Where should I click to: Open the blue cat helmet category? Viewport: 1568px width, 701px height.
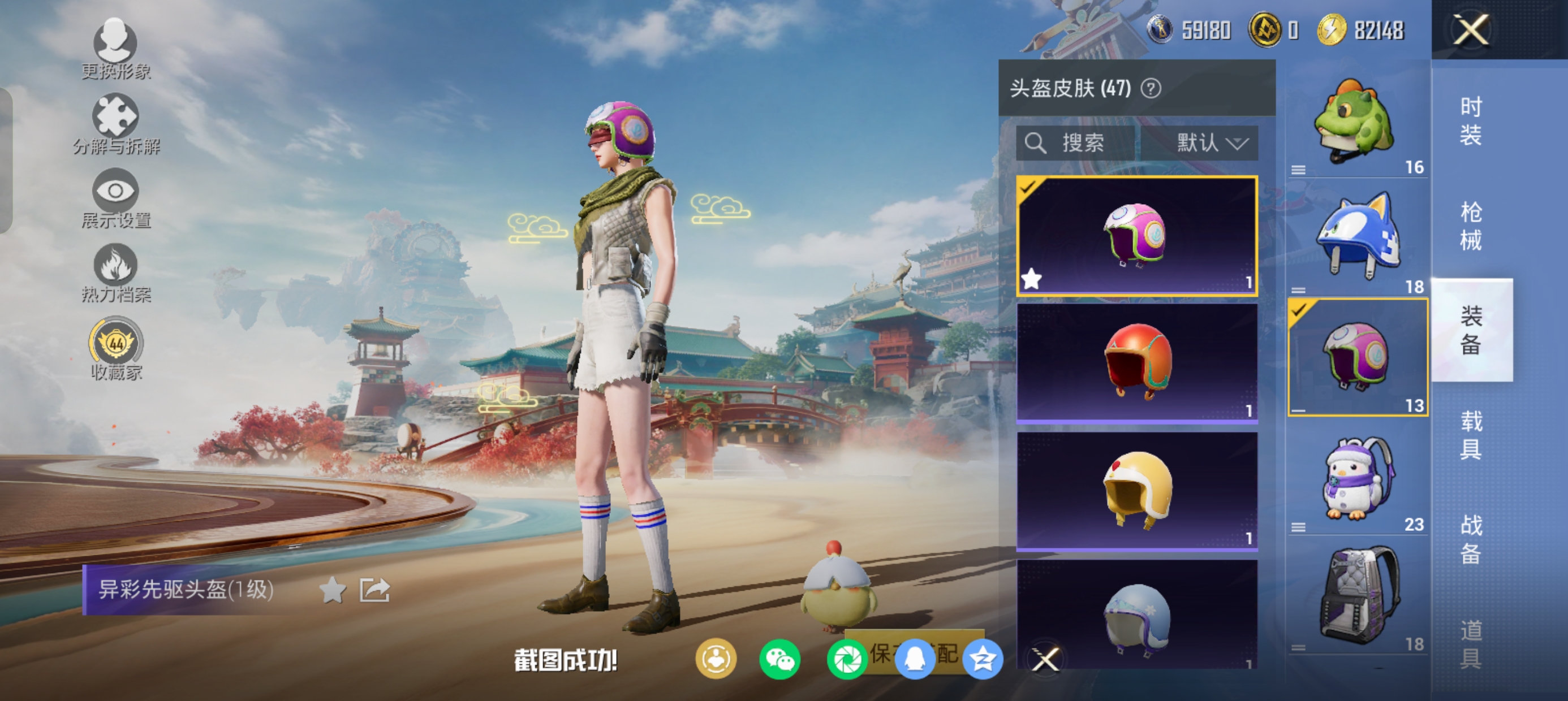tap(1356, 240)
